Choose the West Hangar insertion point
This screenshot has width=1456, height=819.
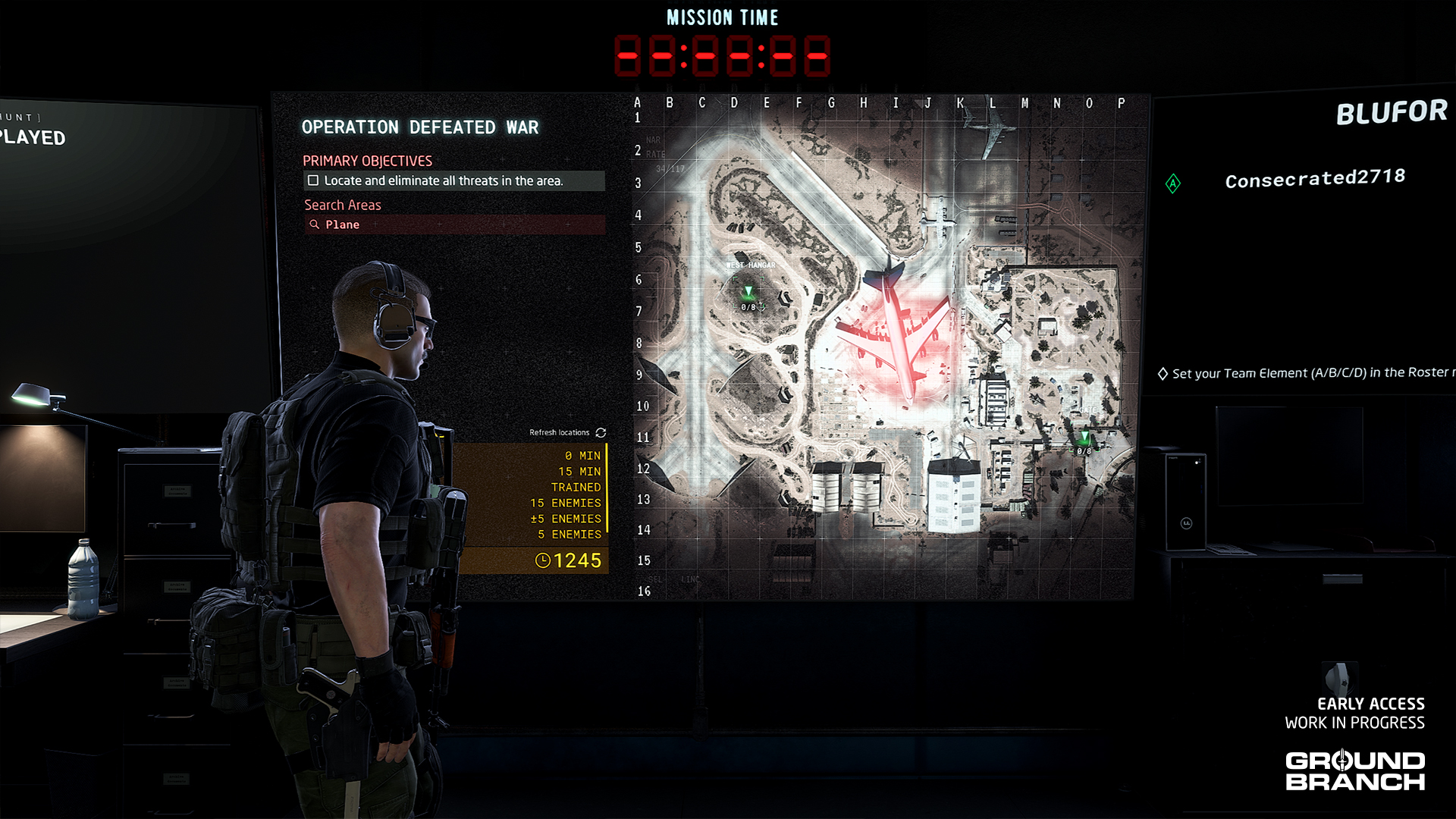coord(748,293)
